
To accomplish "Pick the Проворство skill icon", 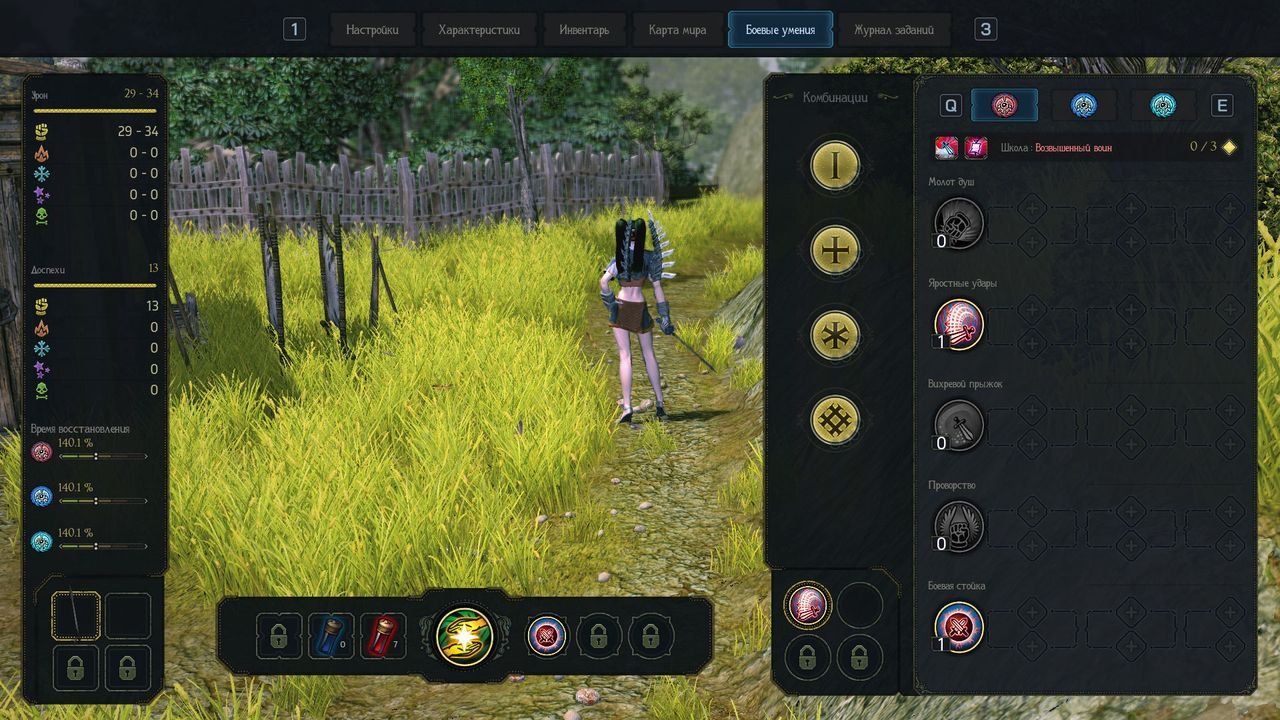I will coord(959,526).
